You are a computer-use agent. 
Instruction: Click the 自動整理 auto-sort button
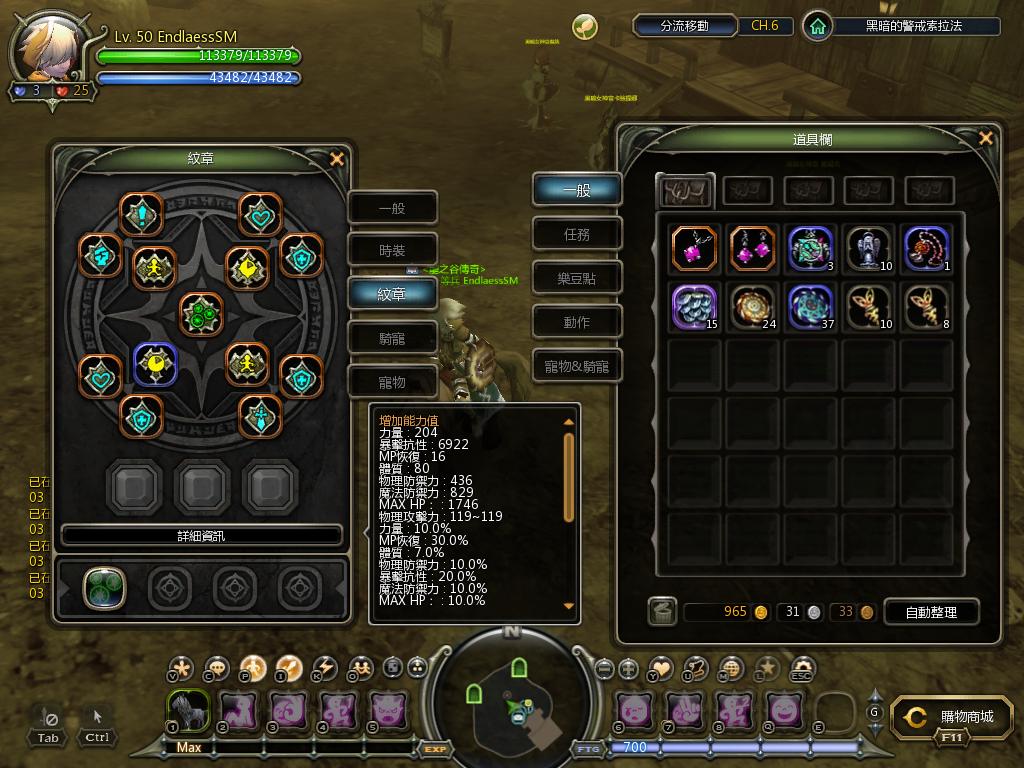[931, 612]
